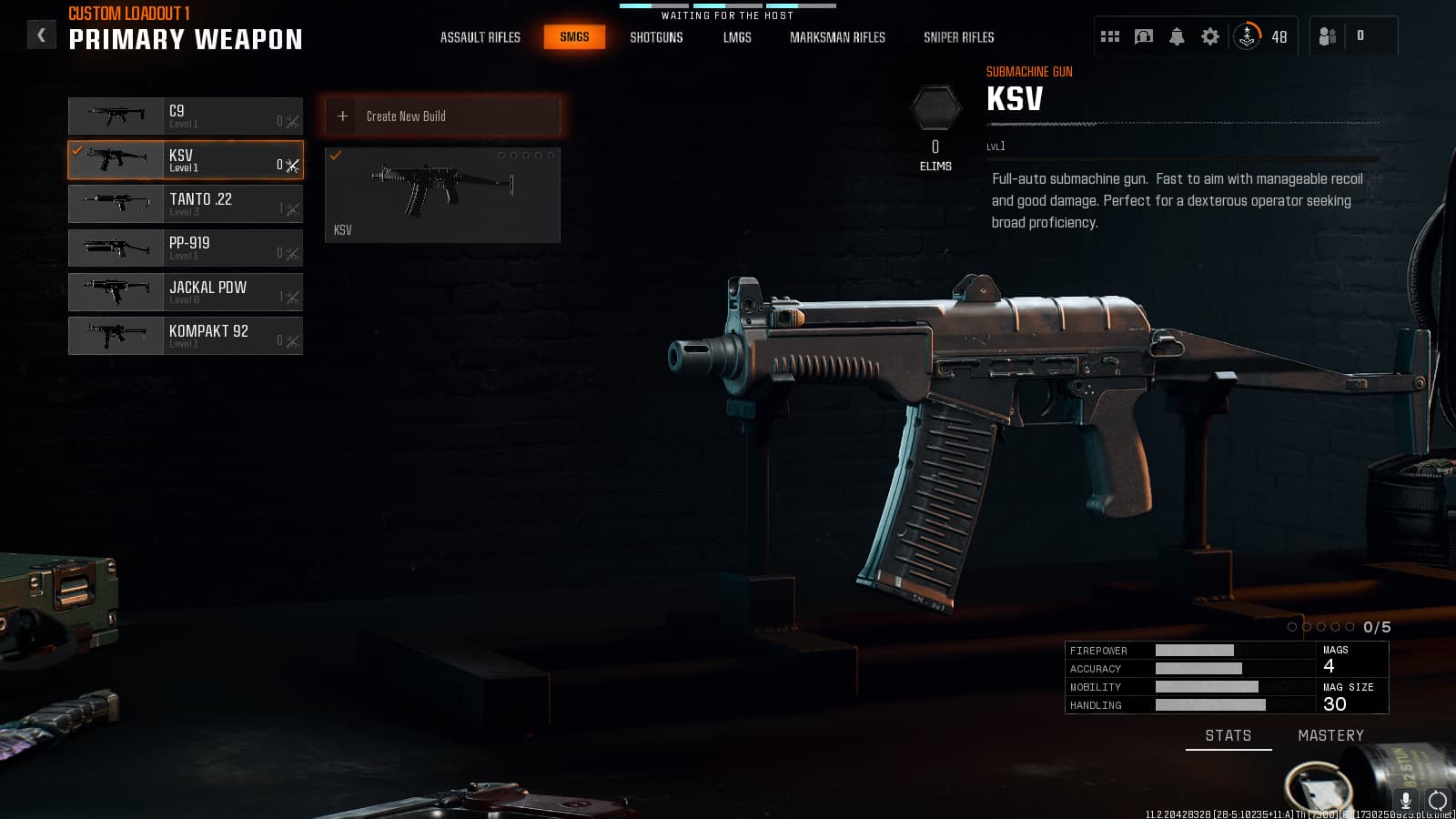
Task: Select the JACKAL PDW entry
Action: (x=186, y=292)
